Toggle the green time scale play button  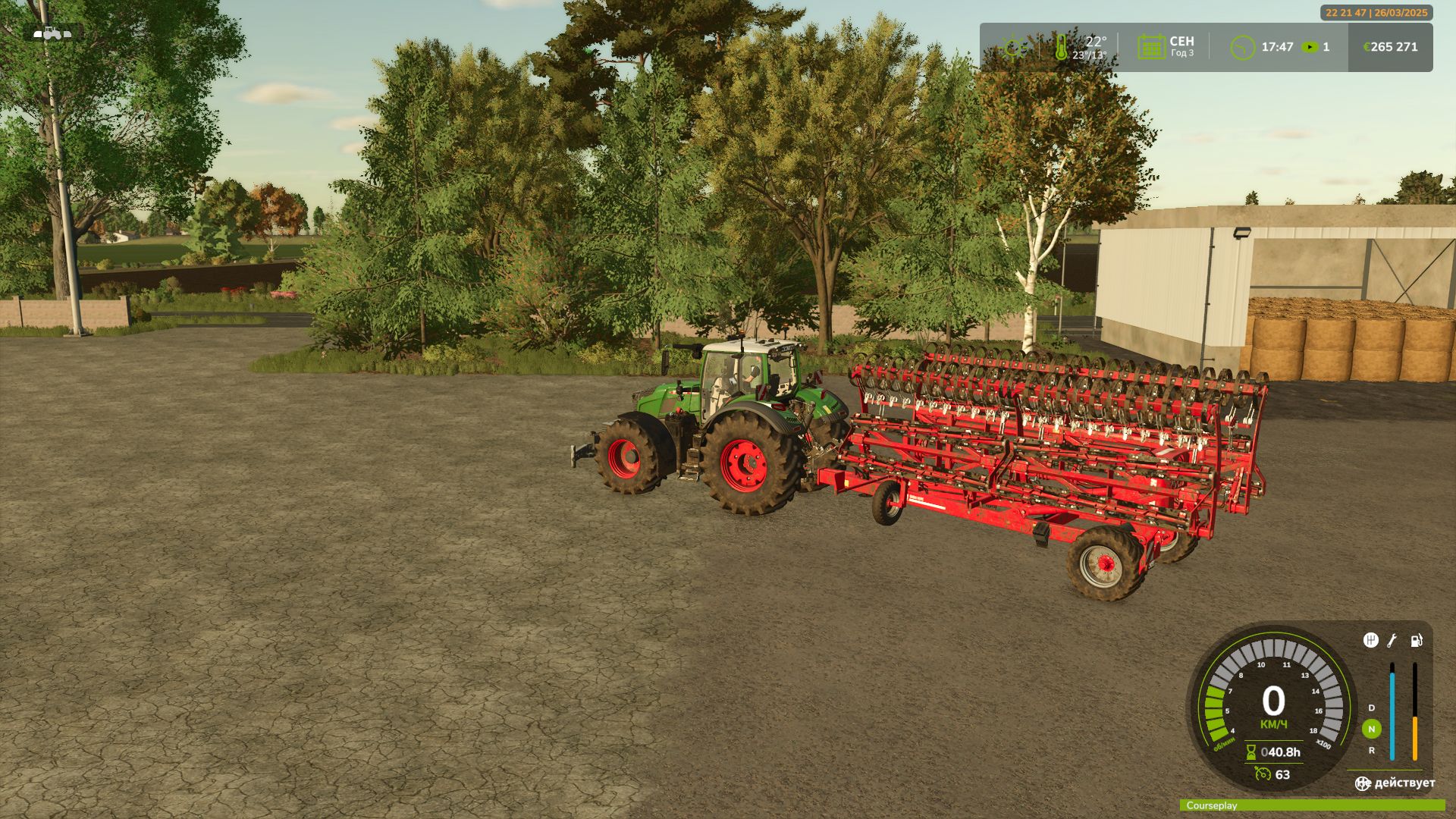(x=1310, y=47)
